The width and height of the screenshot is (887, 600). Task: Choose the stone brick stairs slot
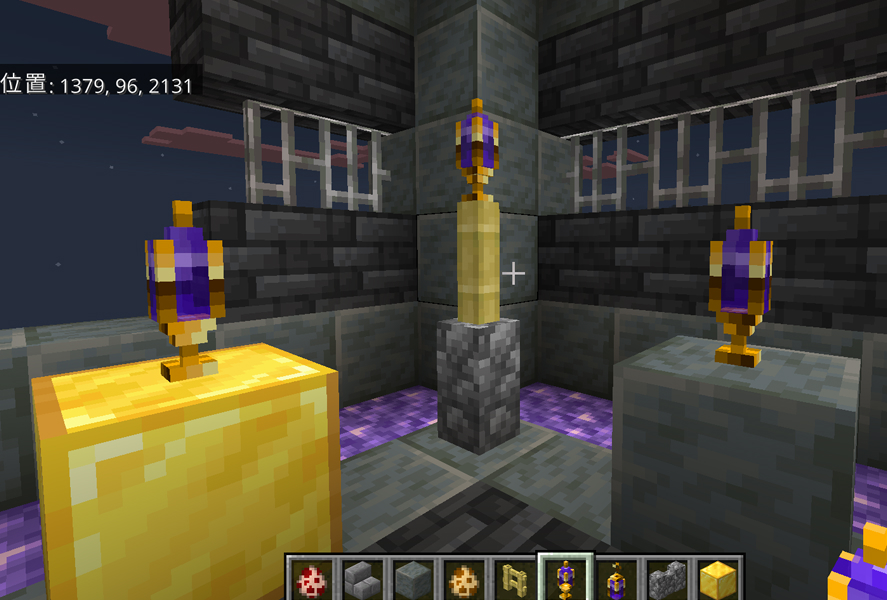coord(362,579)
